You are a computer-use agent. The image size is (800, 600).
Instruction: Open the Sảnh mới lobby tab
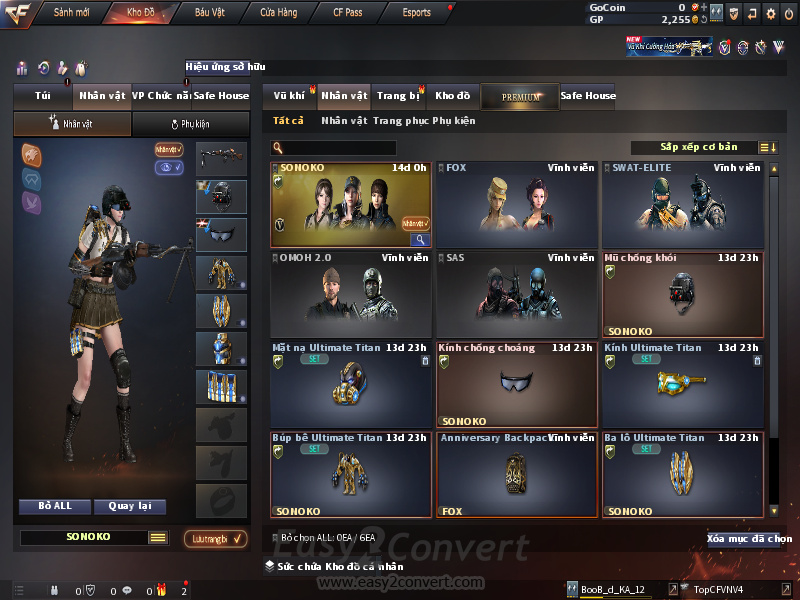pos(71,13)
